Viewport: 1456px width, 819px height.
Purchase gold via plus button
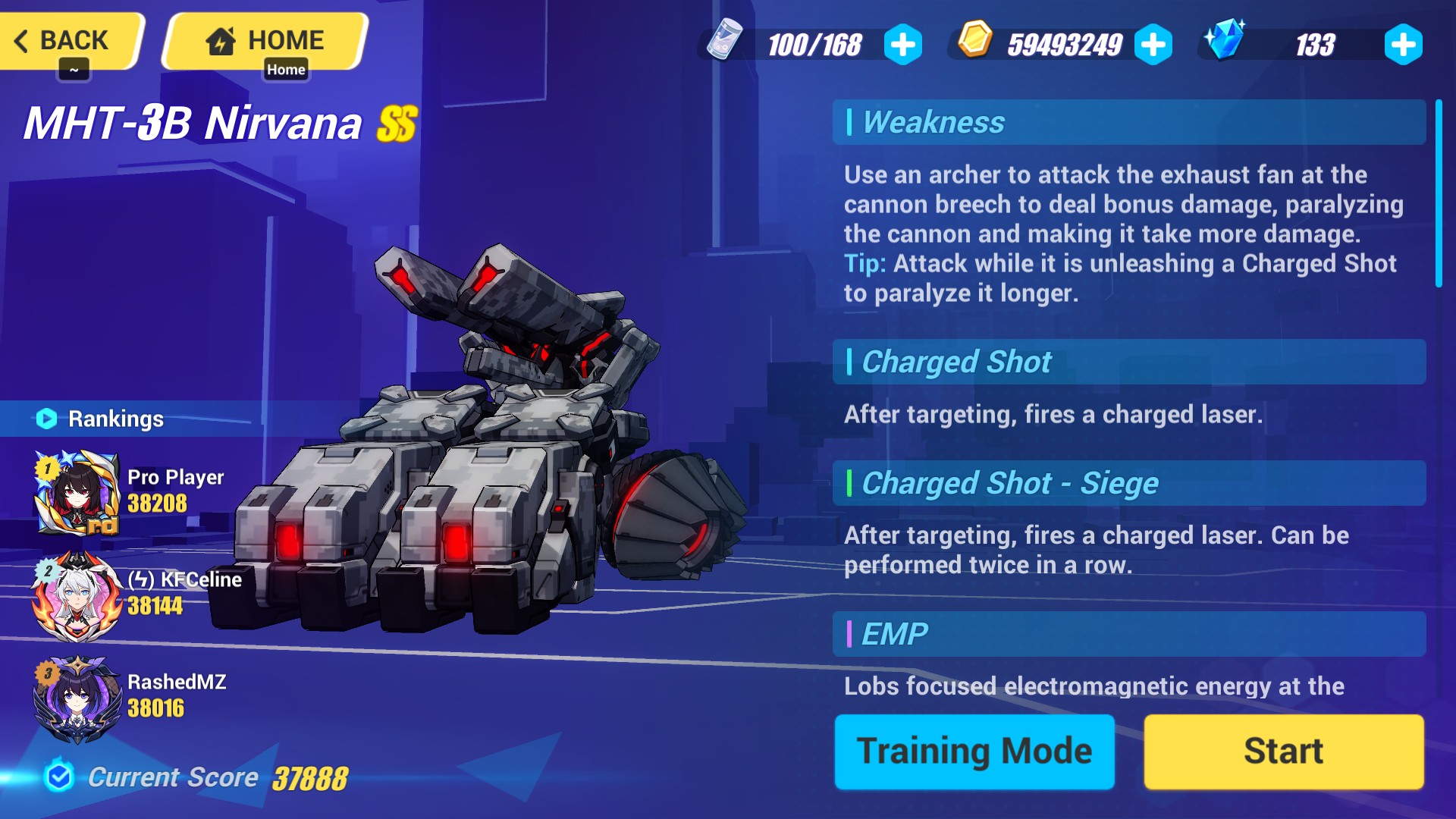click(x=1152, y=44)
